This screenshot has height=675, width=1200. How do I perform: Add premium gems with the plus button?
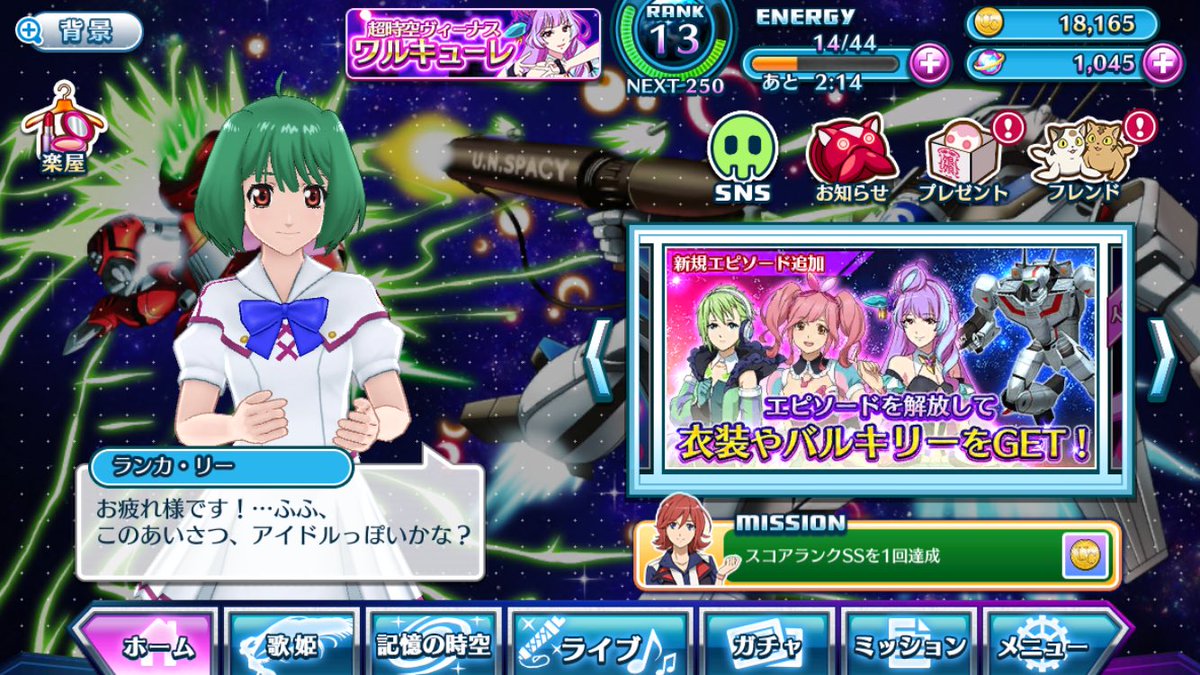1161,63
